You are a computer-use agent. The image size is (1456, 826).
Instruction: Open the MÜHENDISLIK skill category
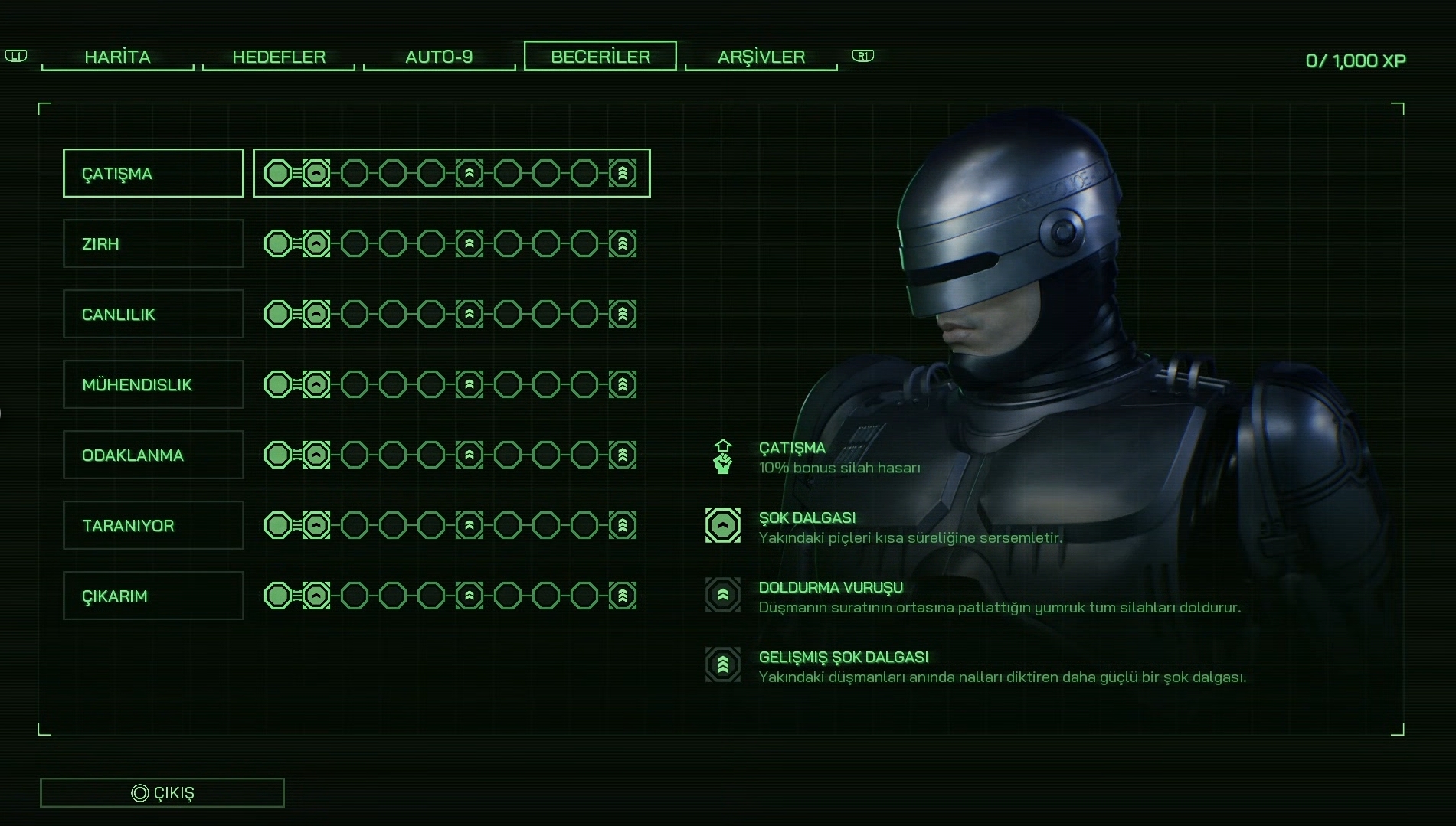153,384
